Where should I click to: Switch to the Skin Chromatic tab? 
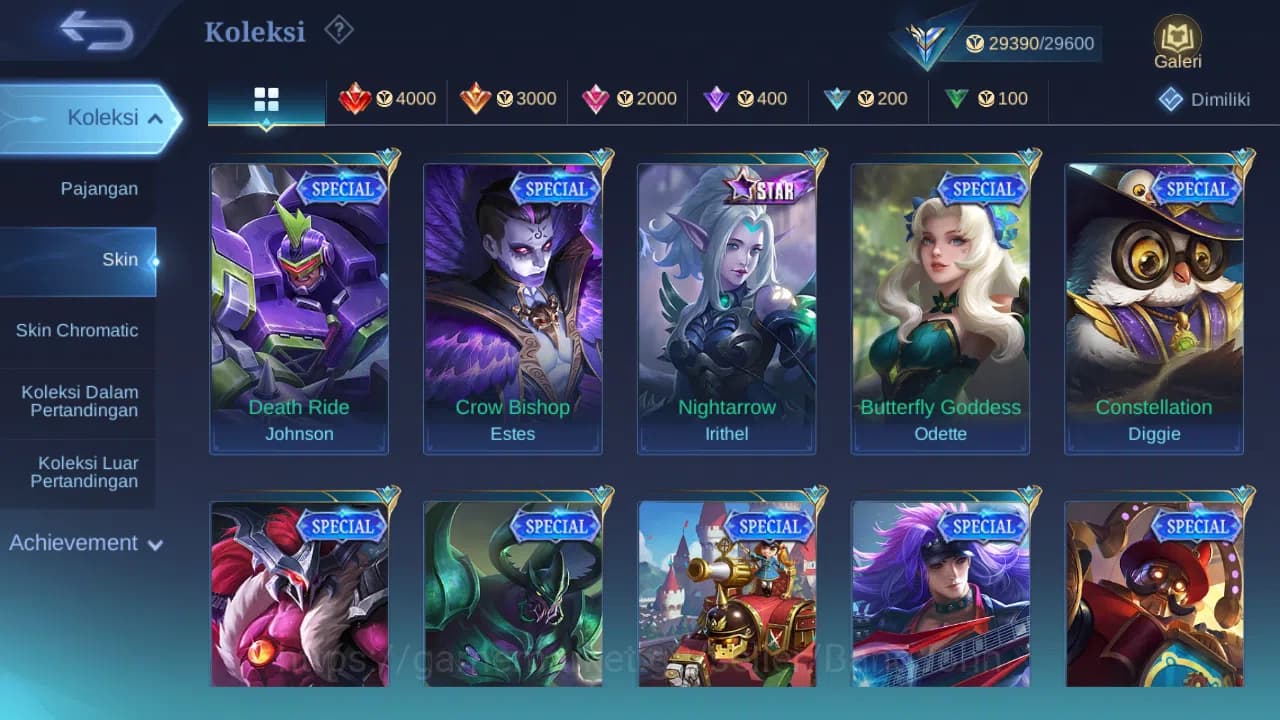coord(78,330)
